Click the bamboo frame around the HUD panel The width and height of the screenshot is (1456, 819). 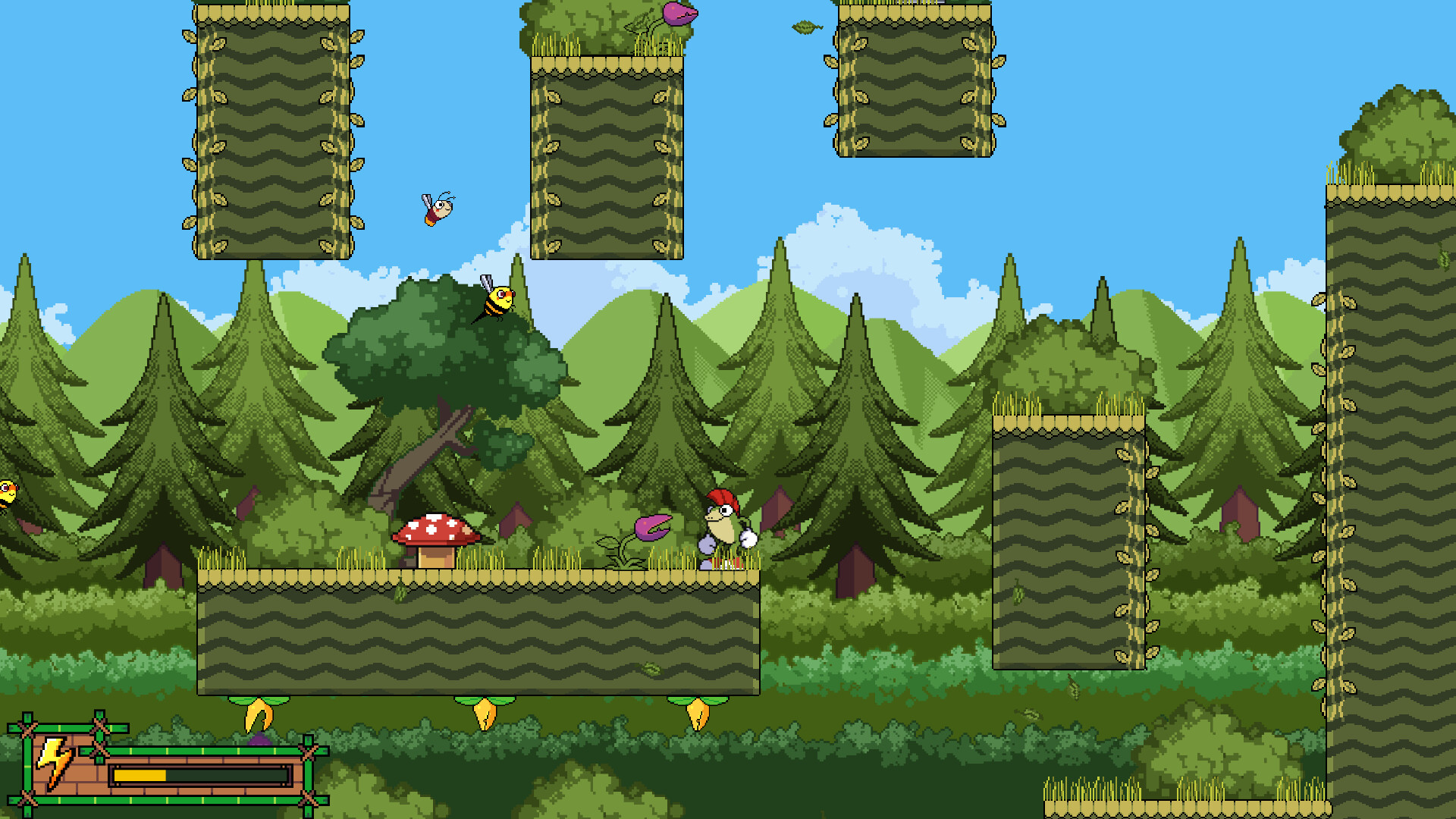point(29,758)
